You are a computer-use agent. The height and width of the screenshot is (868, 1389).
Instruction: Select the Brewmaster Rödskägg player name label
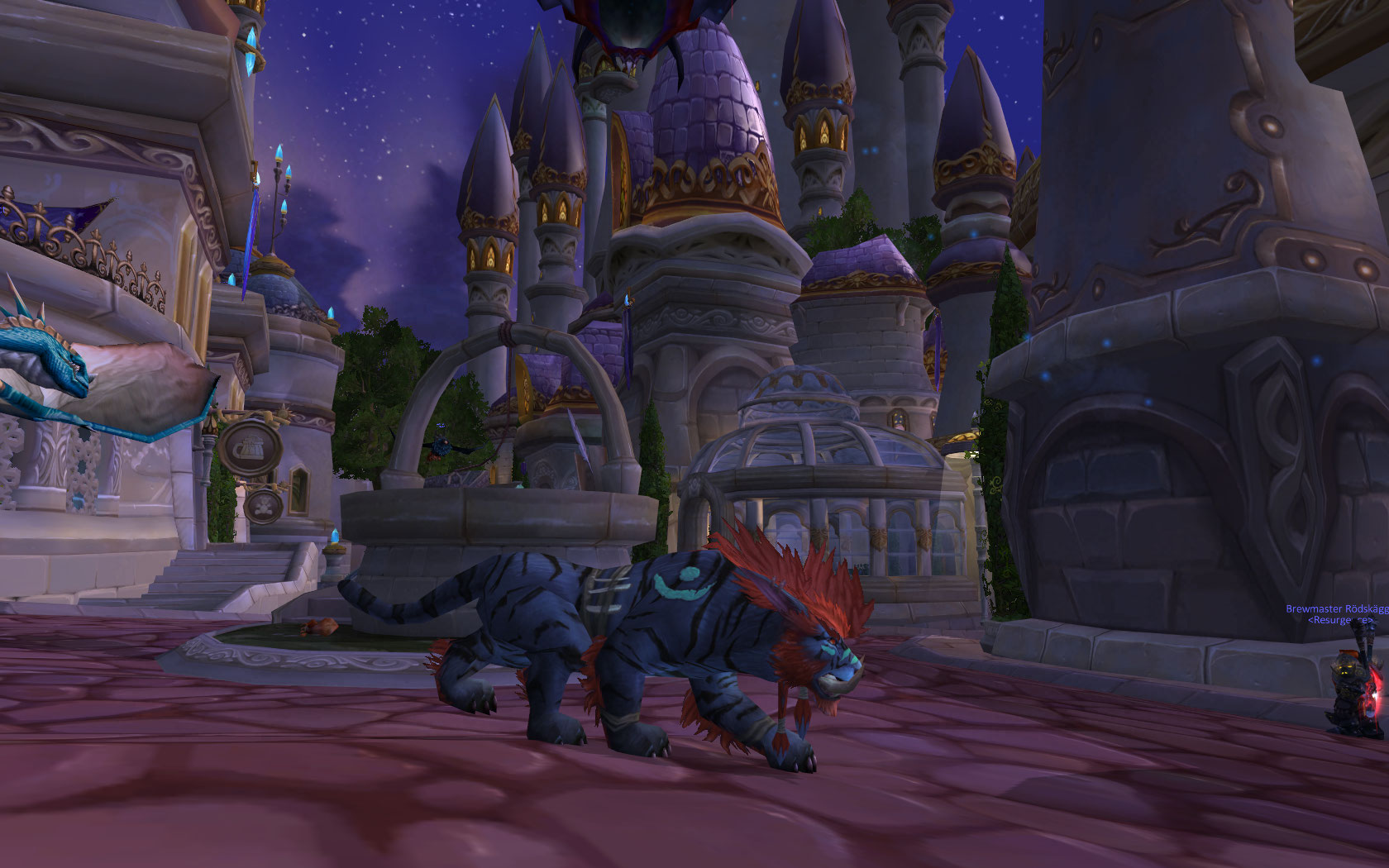[x=1337, y=608]
